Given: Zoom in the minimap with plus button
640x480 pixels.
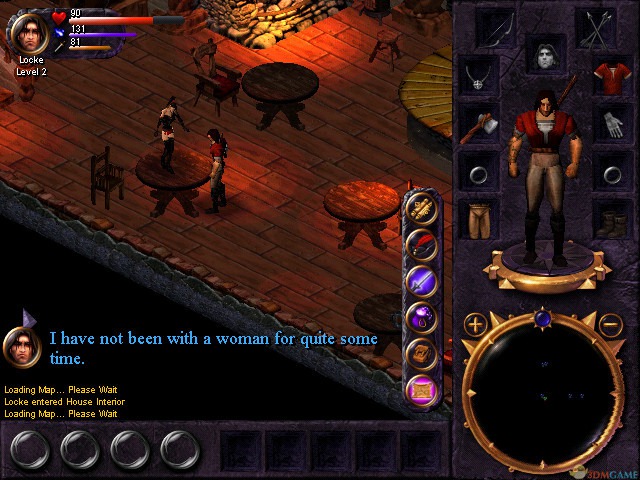Looking at the screenshot, I should pos(476,324).
